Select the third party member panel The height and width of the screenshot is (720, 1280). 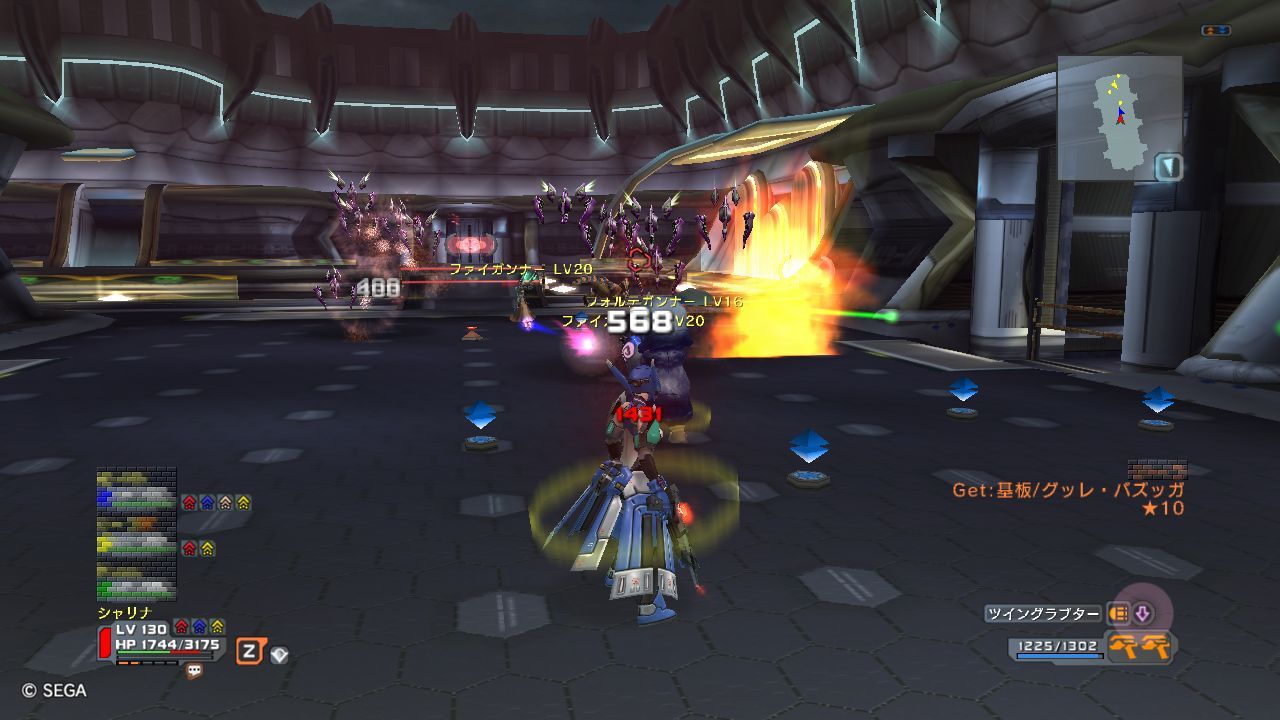pos(136,583)
